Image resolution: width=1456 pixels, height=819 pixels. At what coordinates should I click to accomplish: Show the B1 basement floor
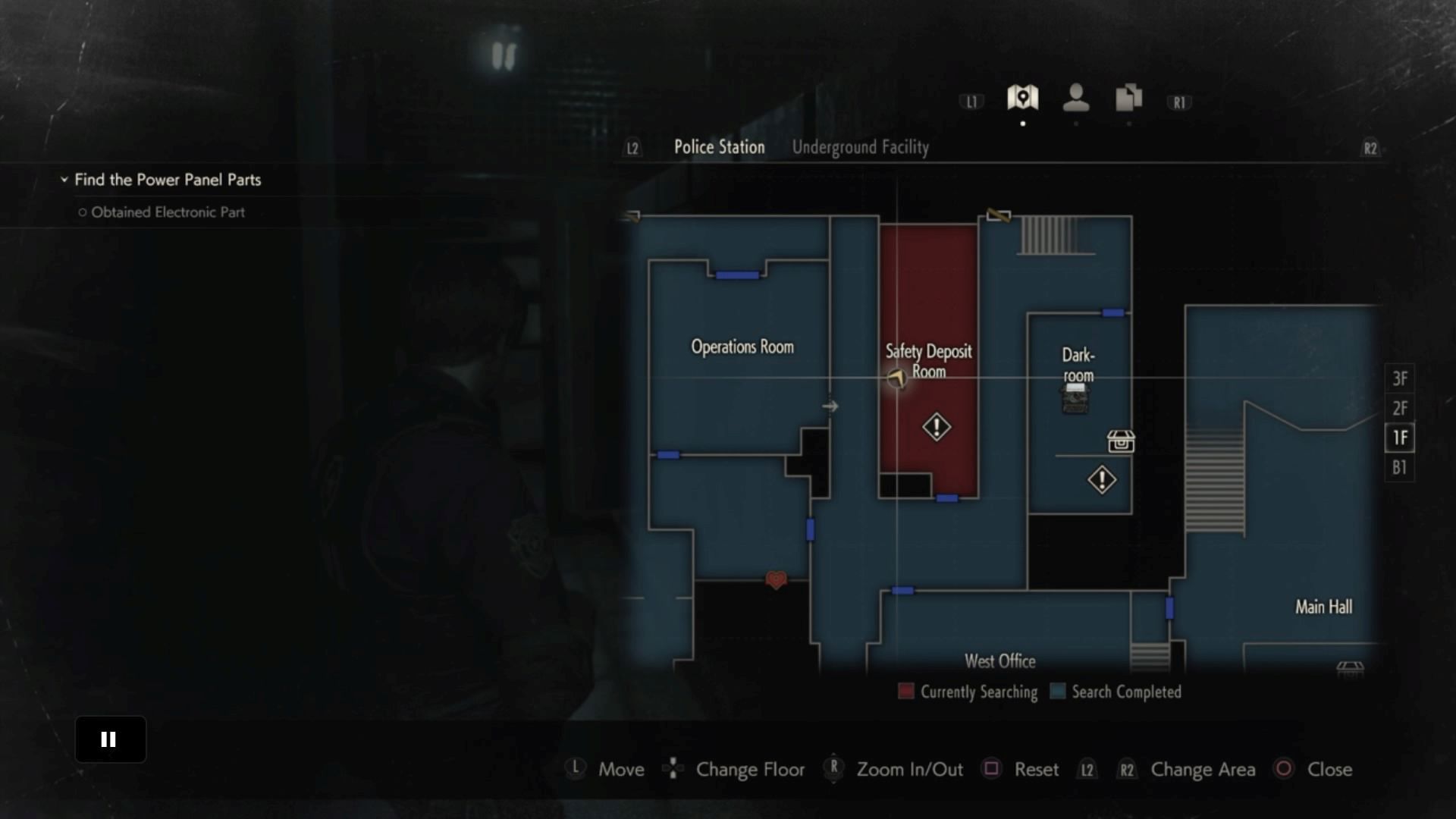1399,467
